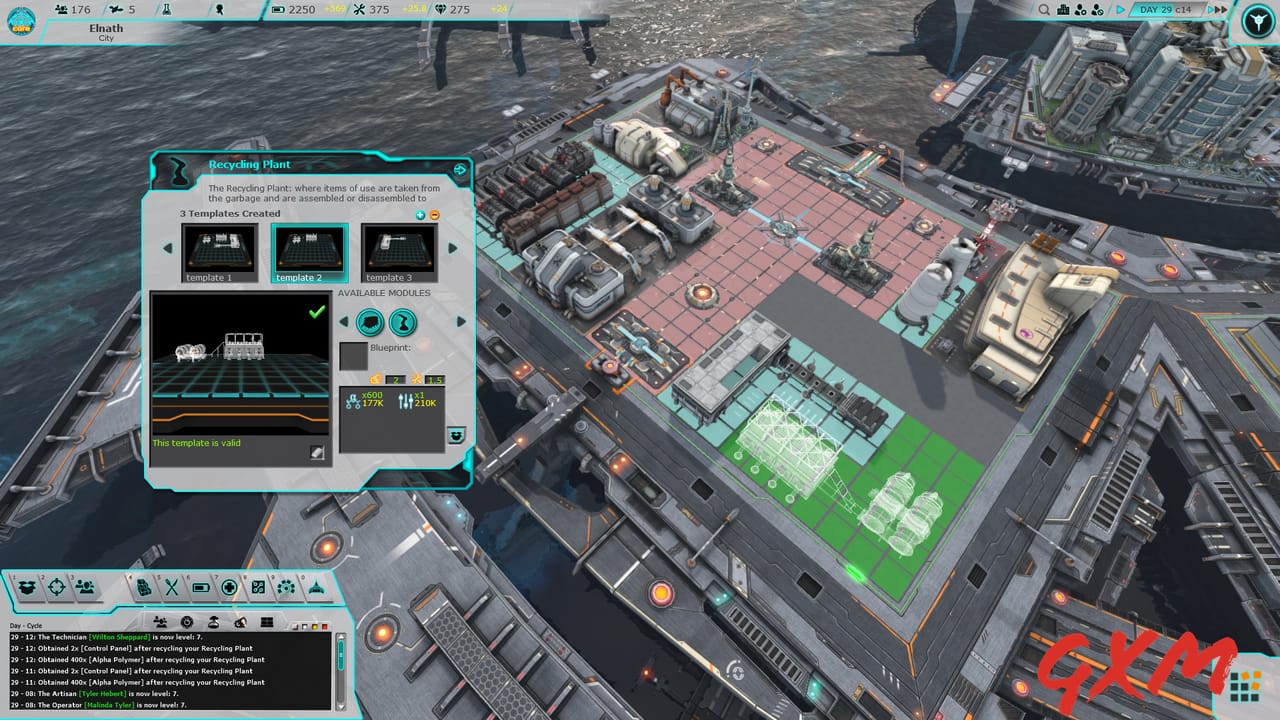Open the citizens panel with the people icon
1280x720 pixels.
click(84, 586)
